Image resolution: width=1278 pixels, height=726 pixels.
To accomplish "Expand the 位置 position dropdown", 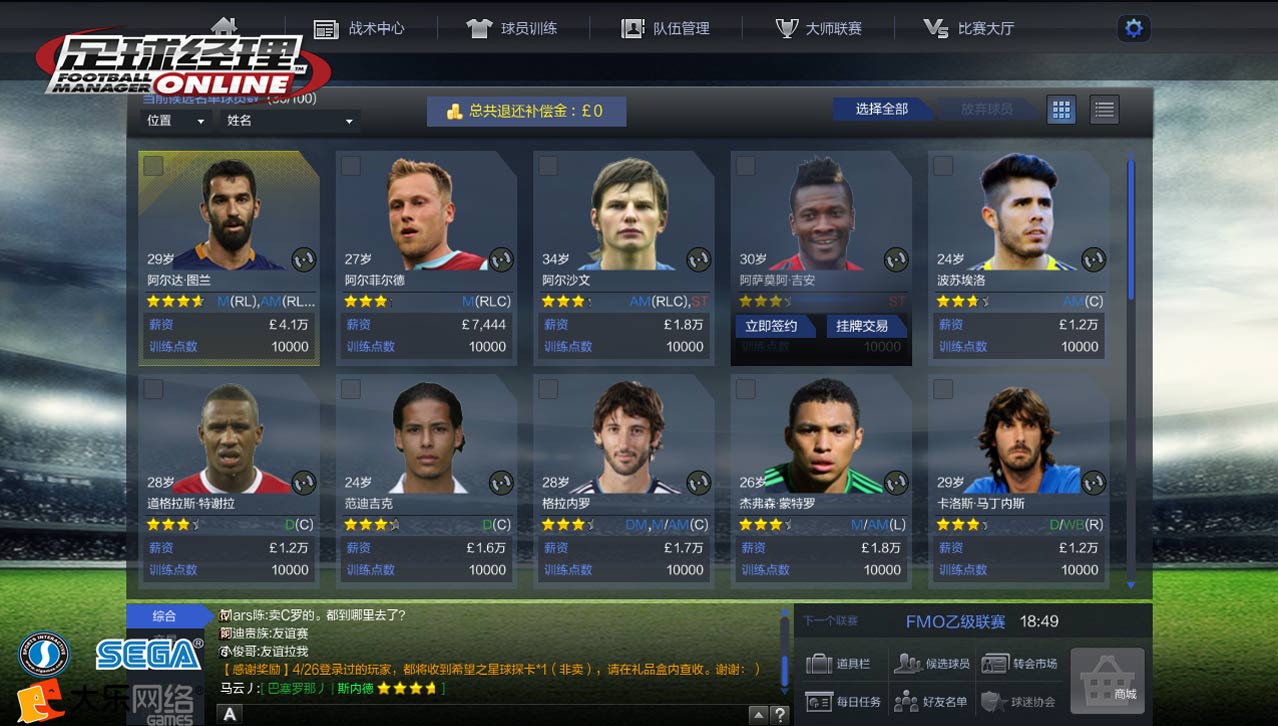I will click(x=176, y=121).
